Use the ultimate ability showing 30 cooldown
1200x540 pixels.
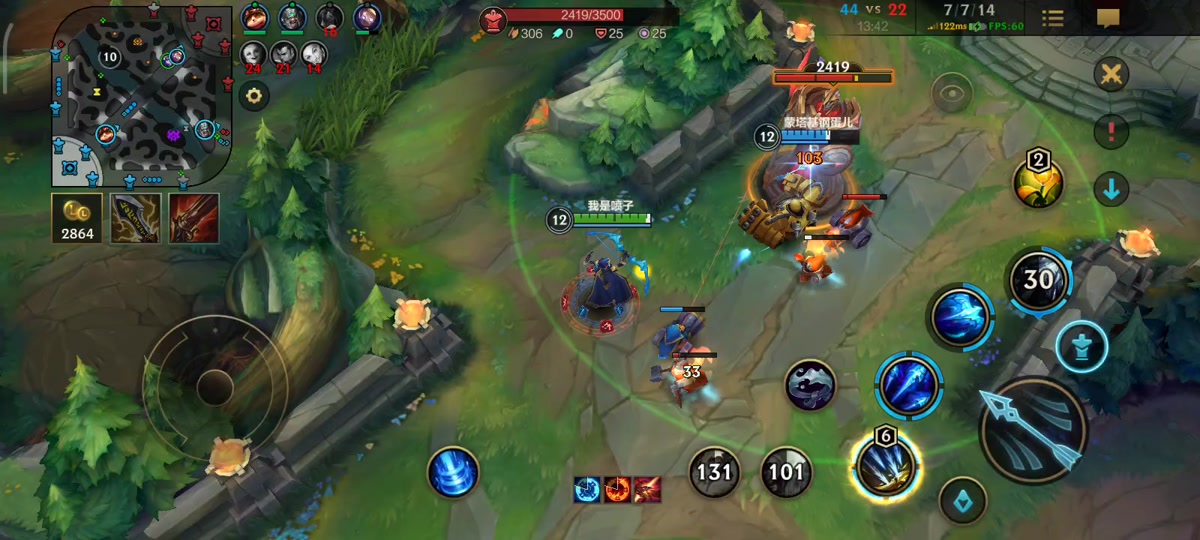[1038, 280]
